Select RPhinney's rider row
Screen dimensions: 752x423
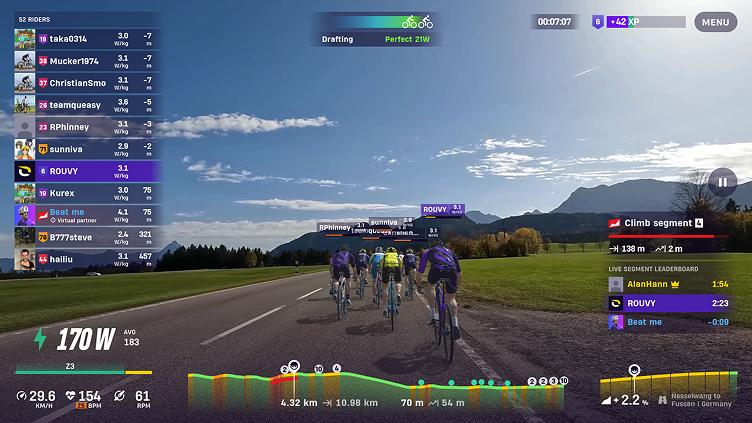coord(85,127)
